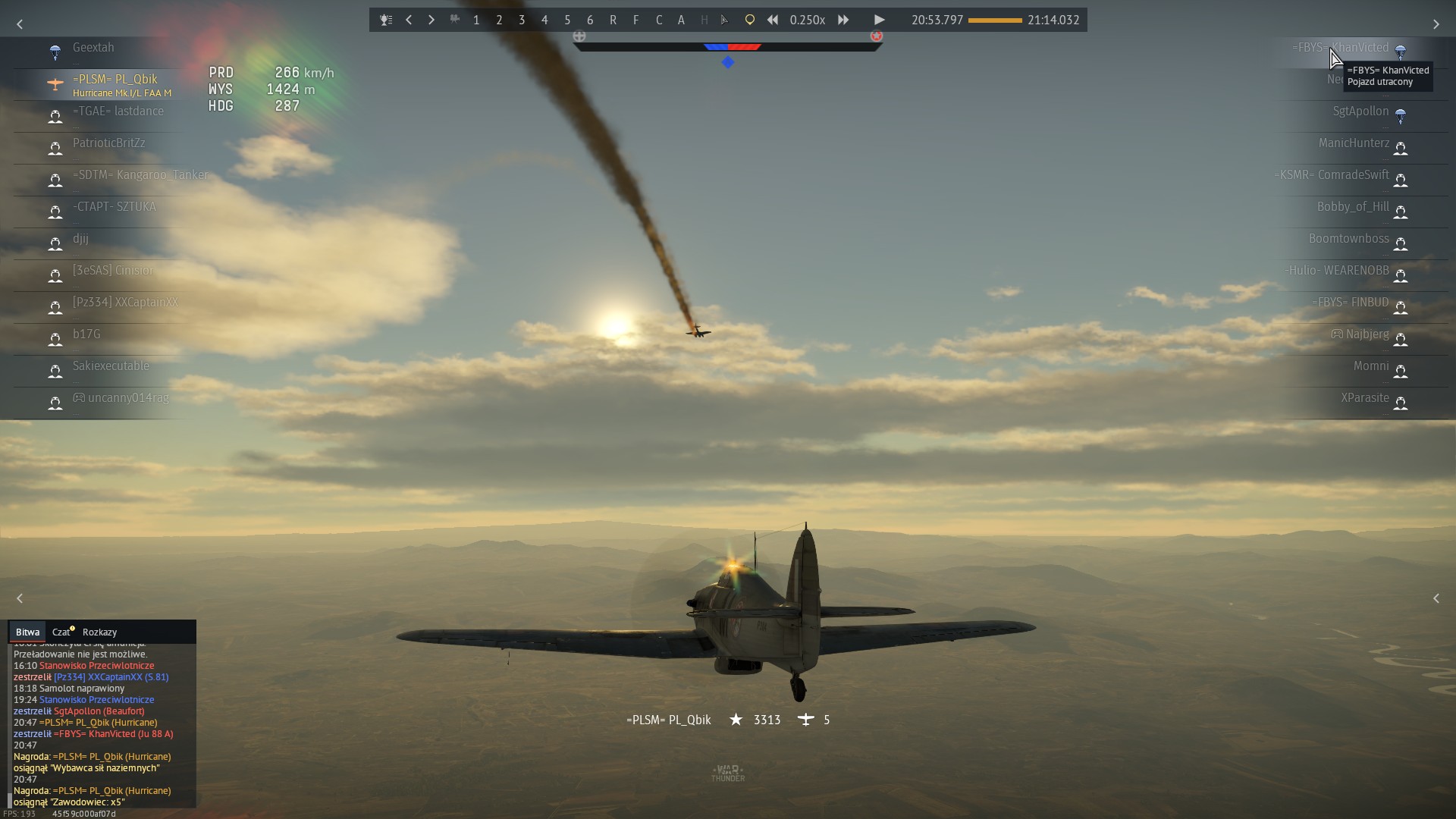This screenshot has width=1456, height=819.
Task: Spectate player PatrioticBritZz
Action: click(x=108, y=143)
